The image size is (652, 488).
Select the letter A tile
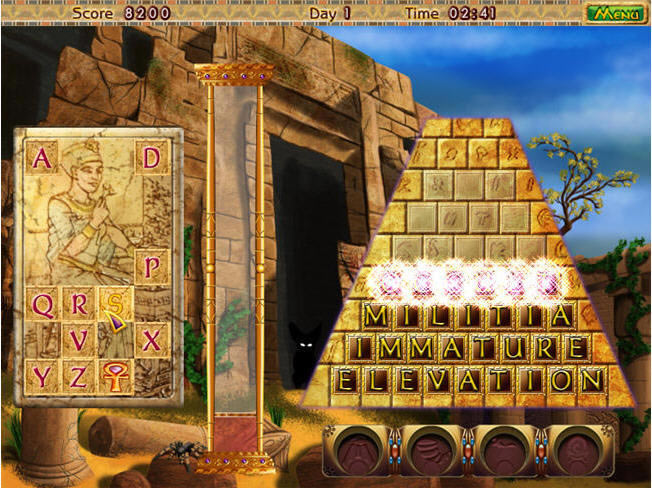(x=42, y=158)
